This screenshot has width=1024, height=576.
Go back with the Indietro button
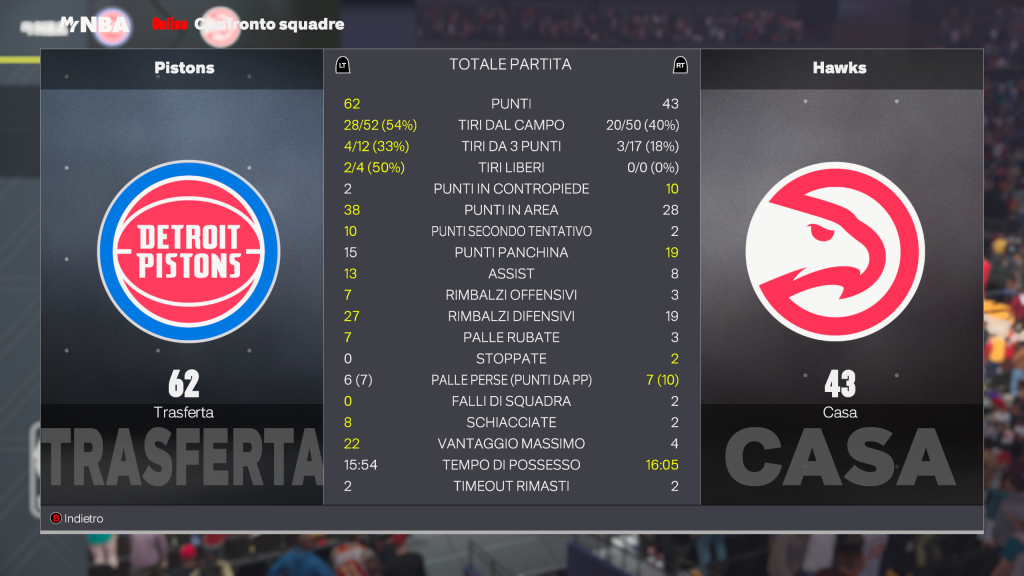coord(78,519)
